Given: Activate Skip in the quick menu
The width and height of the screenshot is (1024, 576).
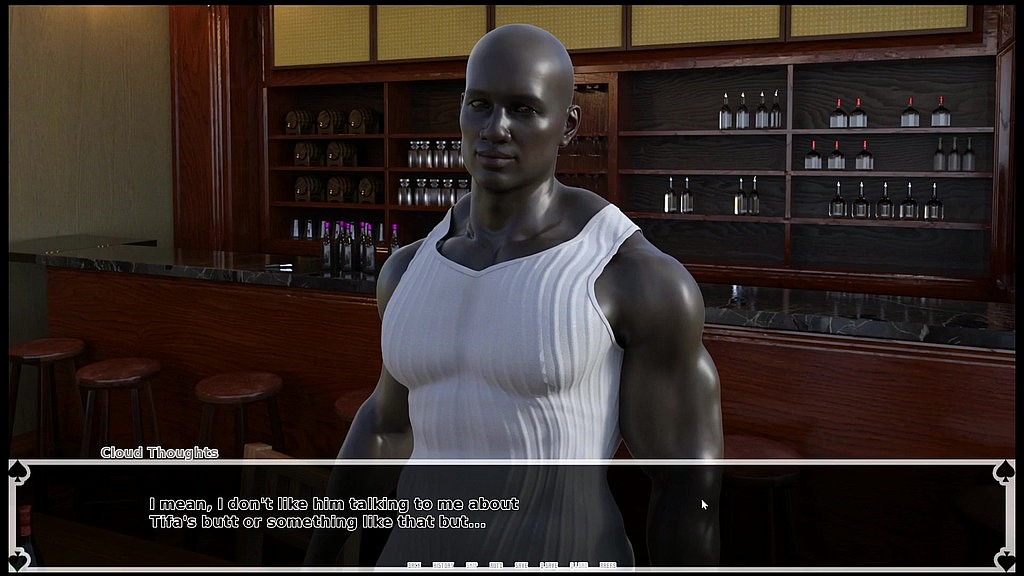Looking at the screenshot, I should [x=471, y=566].
